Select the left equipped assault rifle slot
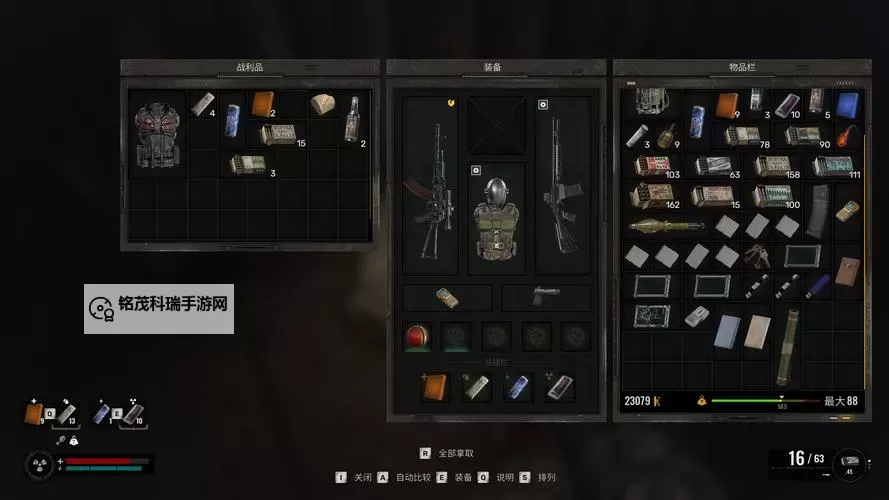Screen dimensions: 889x500 (x=430, y=185)
